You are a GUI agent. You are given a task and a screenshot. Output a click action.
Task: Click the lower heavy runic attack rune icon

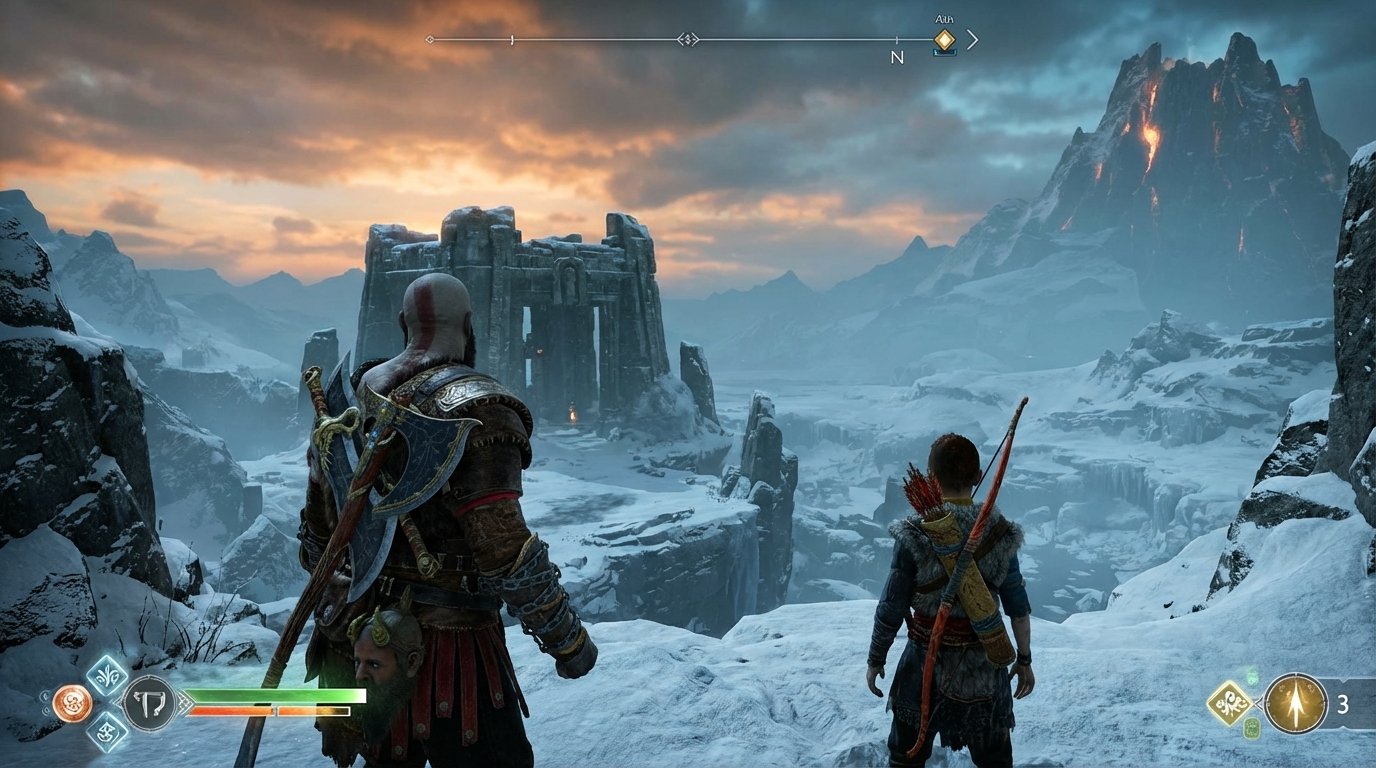pyautogui.click(x=106, y=733)
